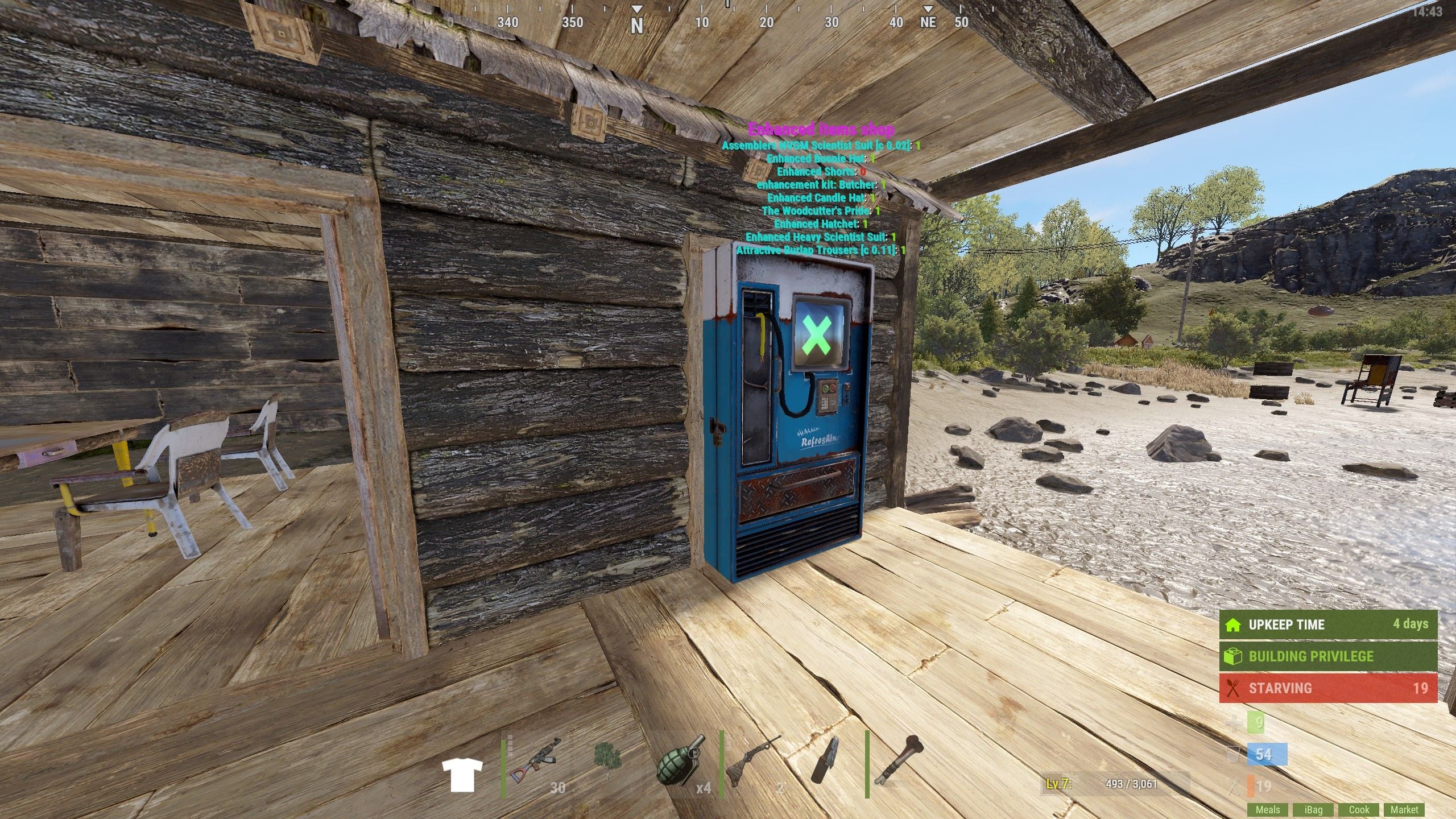Open the Meals menu button

pyautogui.click(x=1268, y=809)
